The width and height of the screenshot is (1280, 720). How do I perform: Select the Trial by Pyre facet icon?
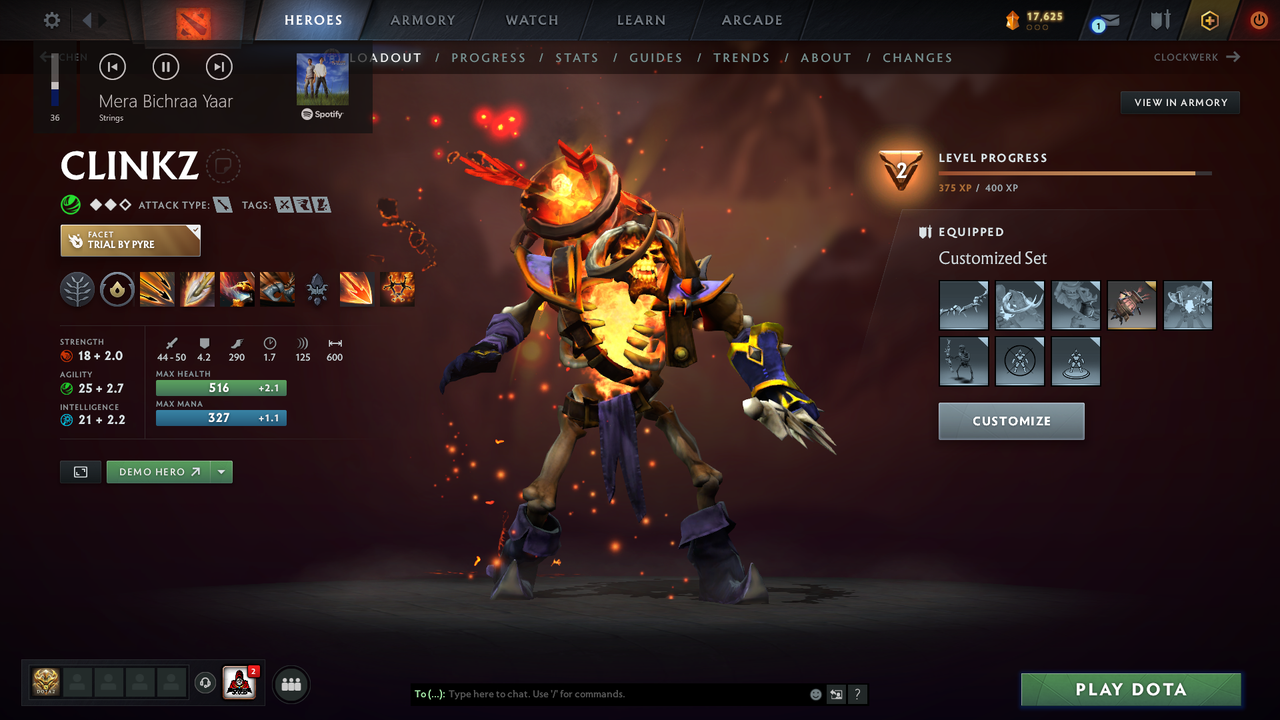tap(130, 240)
